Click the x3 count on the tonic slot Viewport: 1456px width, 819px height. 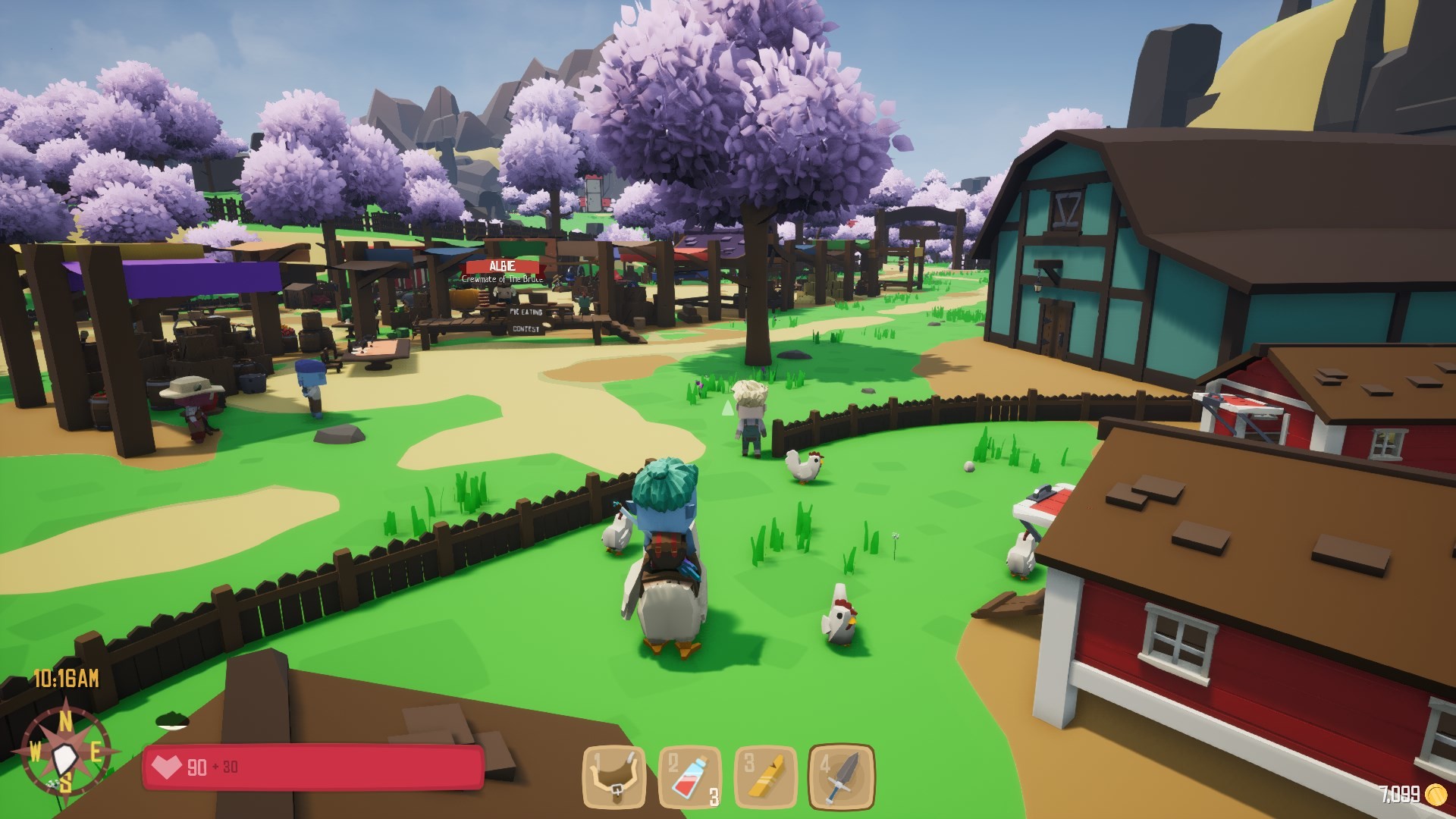coord(714,796)
